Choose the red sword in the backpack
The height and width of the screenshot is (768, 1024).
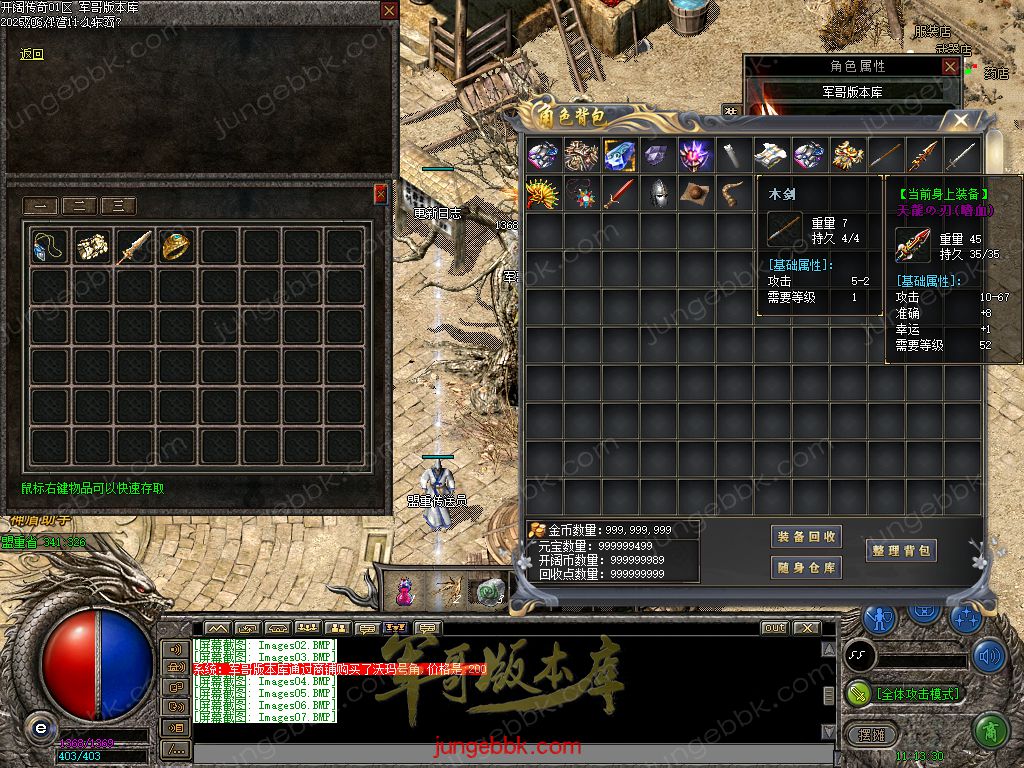click(x=619, y=193)
